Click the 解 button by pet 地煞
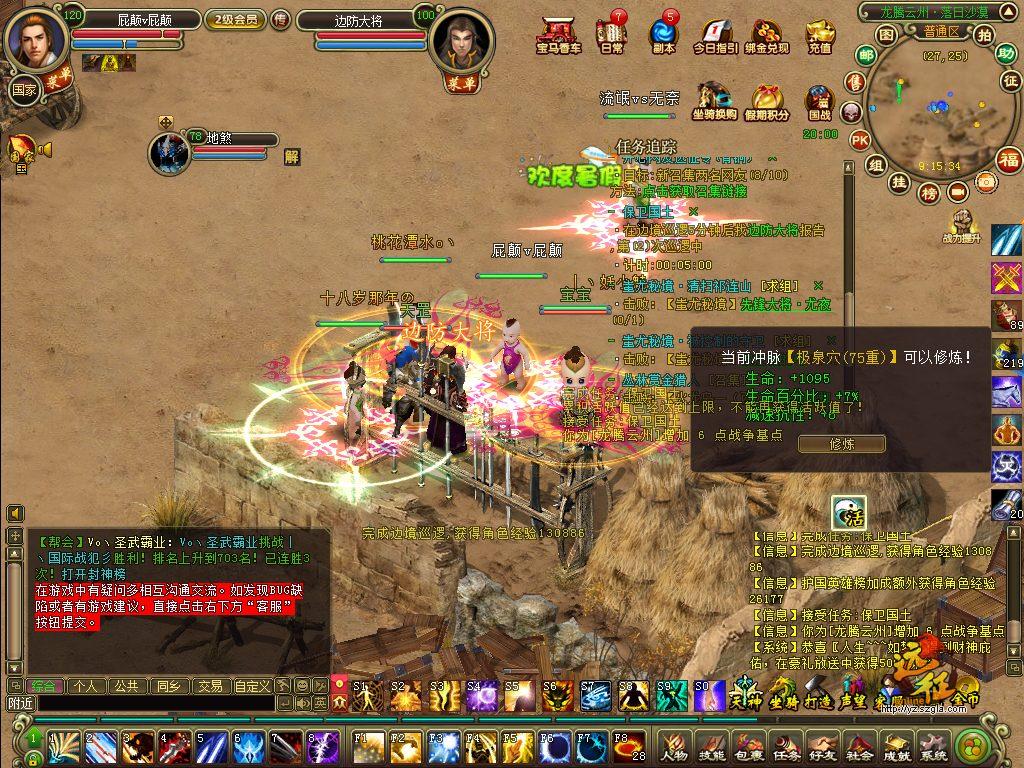The image size is (1024, 768). [x=291, y=156]
